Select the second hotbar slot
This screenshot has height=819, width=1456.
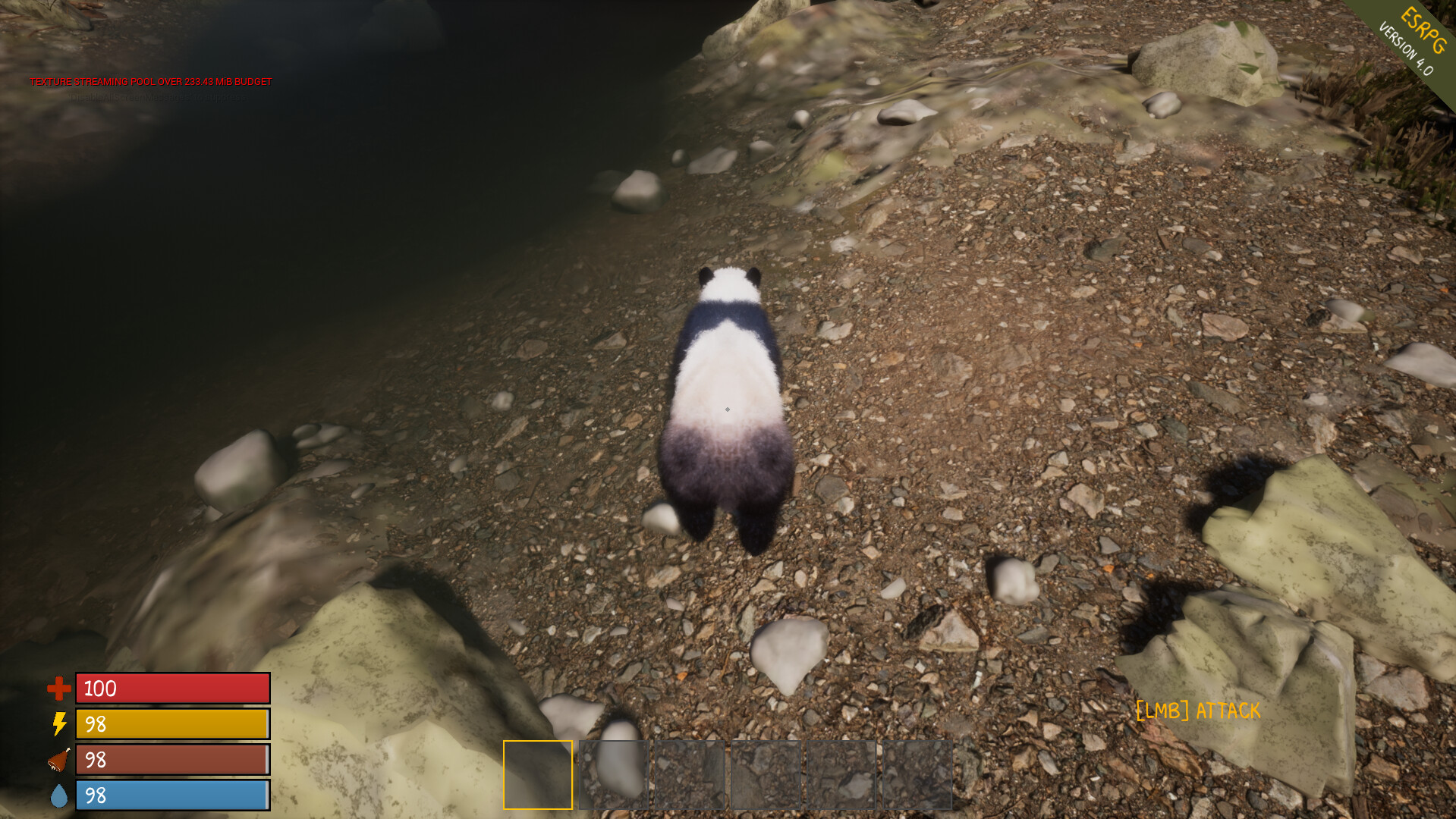click(615, 775)
